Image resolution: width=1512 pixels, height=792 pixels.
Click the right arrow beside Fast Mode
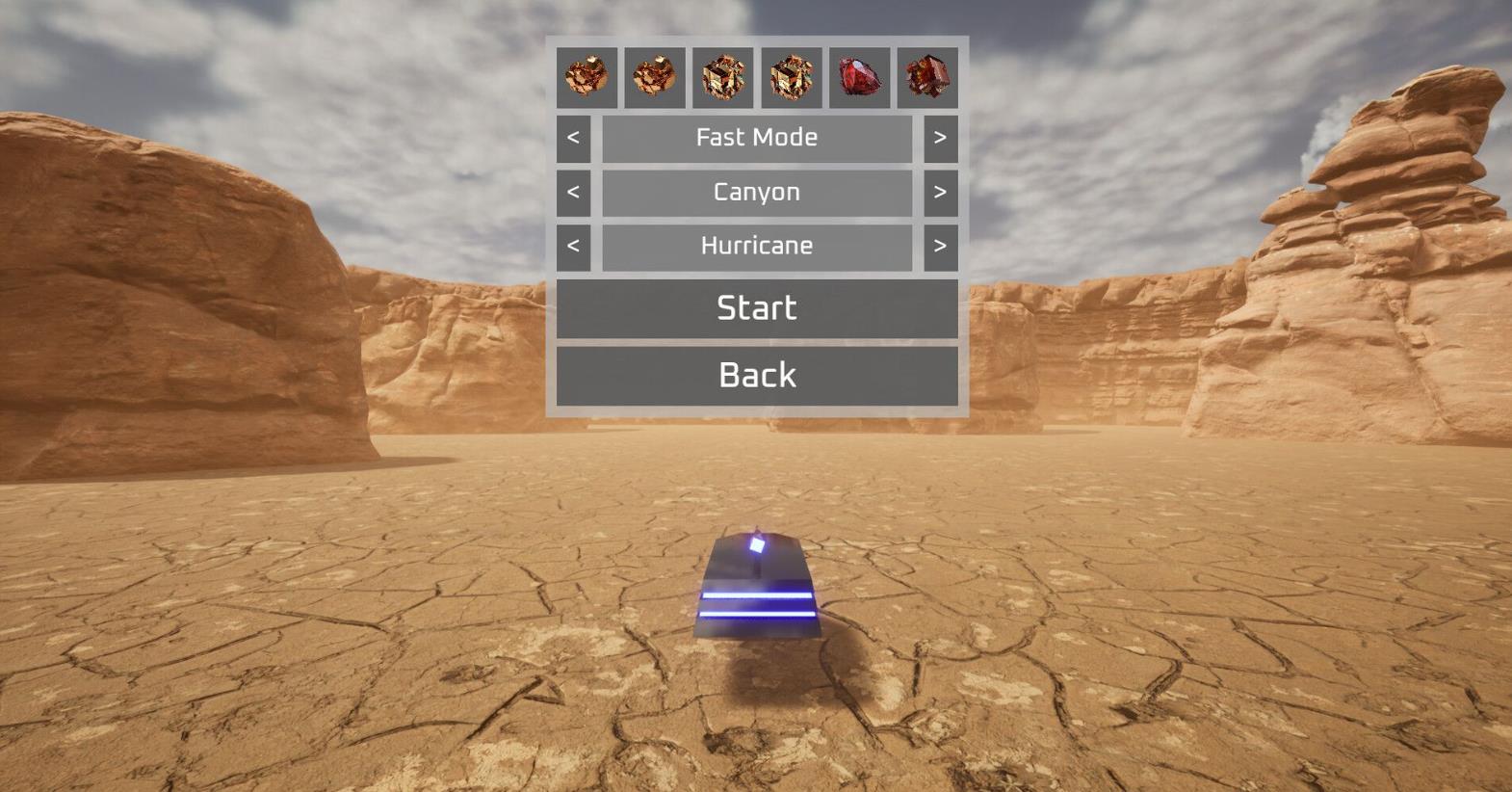point(940,138)
